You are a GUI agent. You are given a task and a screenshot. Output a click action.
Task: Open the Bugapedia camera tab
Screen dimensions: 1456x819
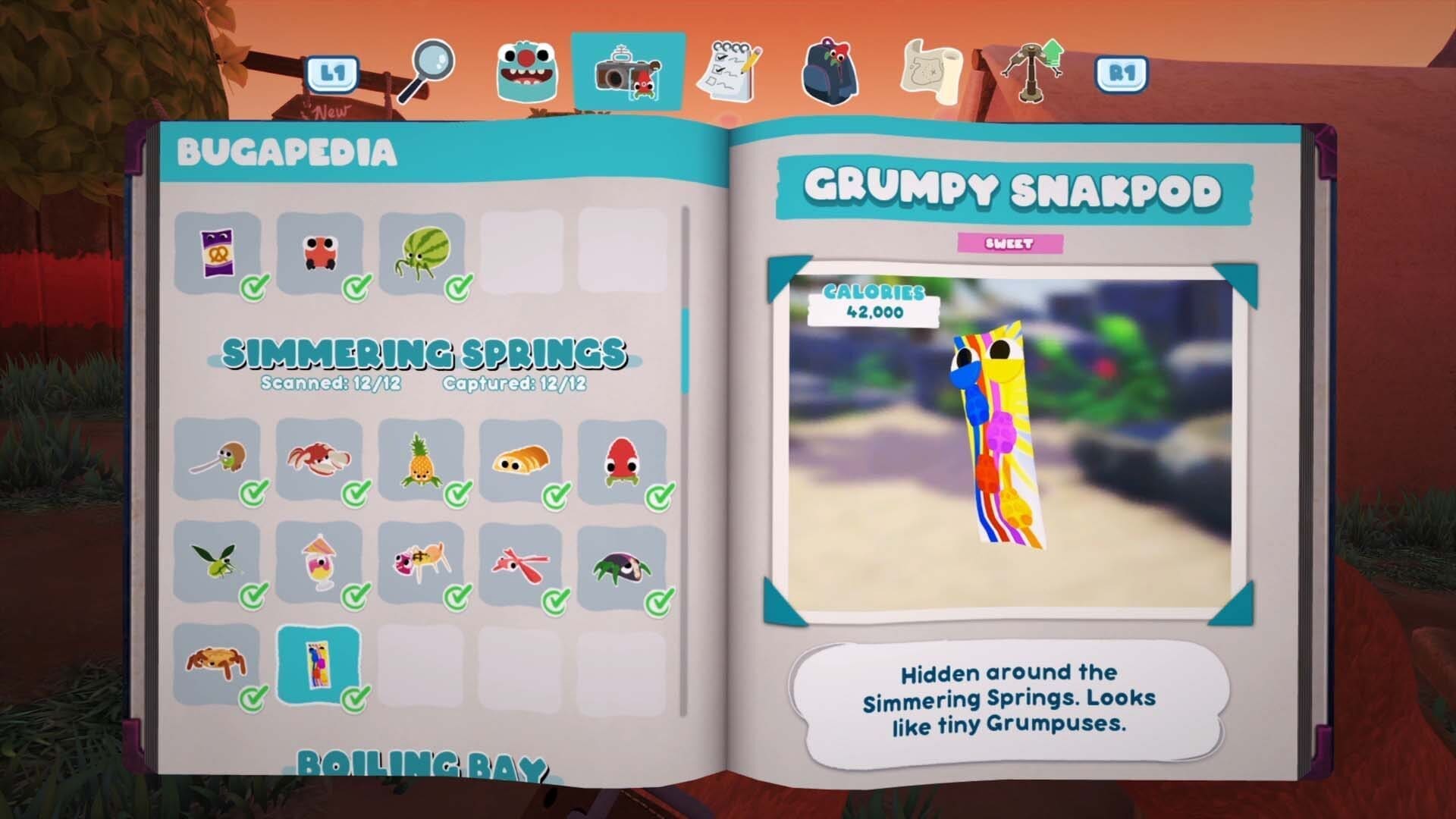(629, 72)
